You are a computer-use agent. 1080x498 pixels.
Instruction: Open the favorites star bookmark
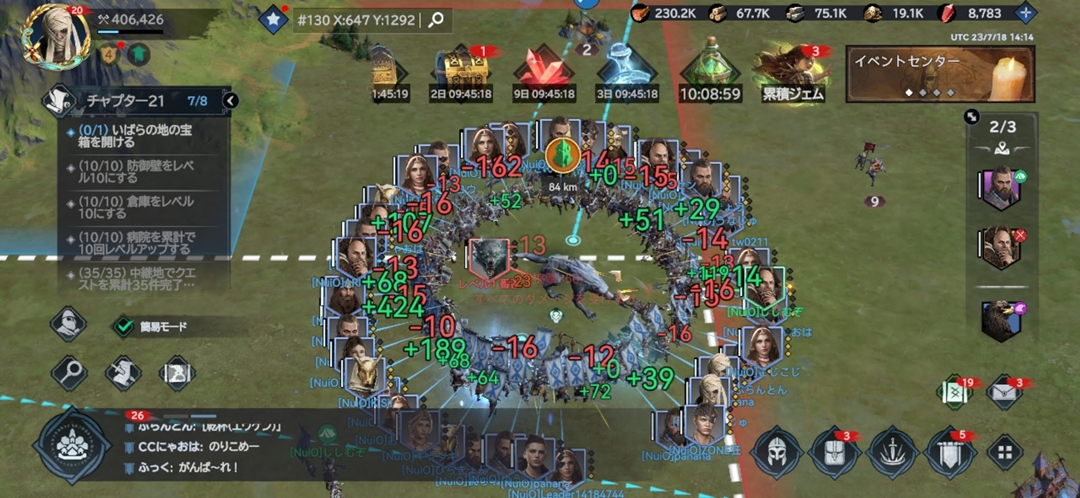tap(272, 19)
